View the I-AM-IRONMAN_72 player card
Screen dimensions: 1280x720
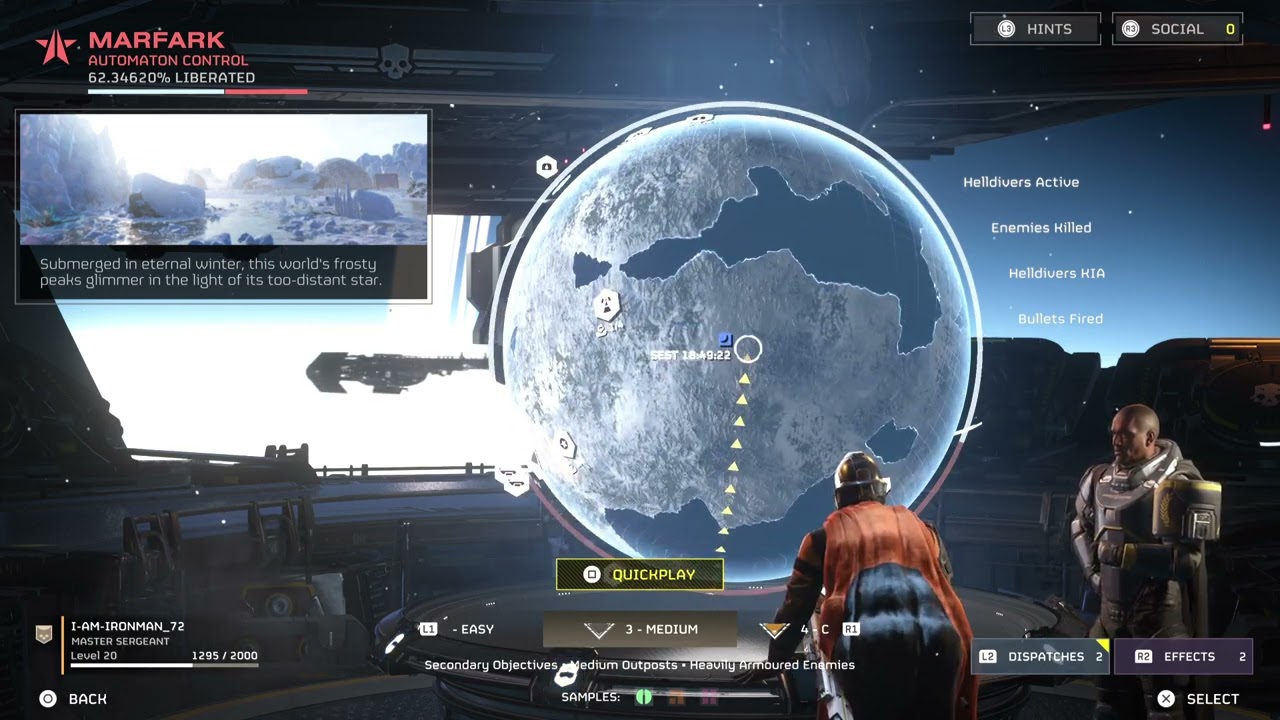click(150, 641)
